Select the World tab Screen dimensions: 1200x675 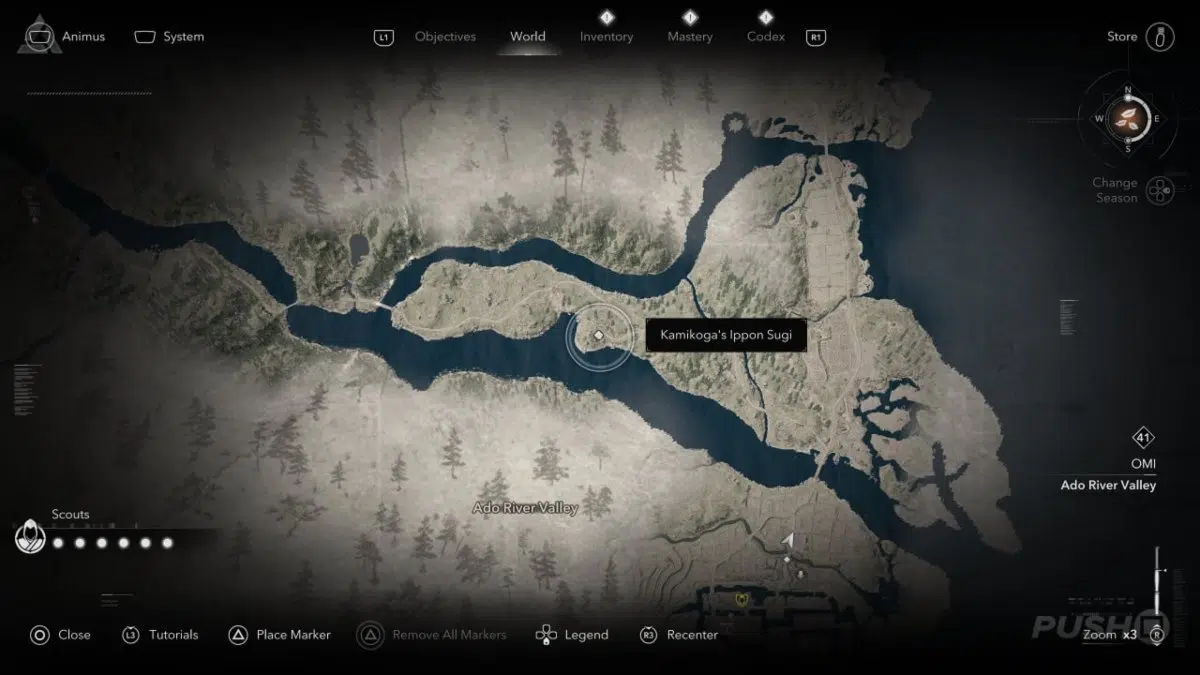528,37
